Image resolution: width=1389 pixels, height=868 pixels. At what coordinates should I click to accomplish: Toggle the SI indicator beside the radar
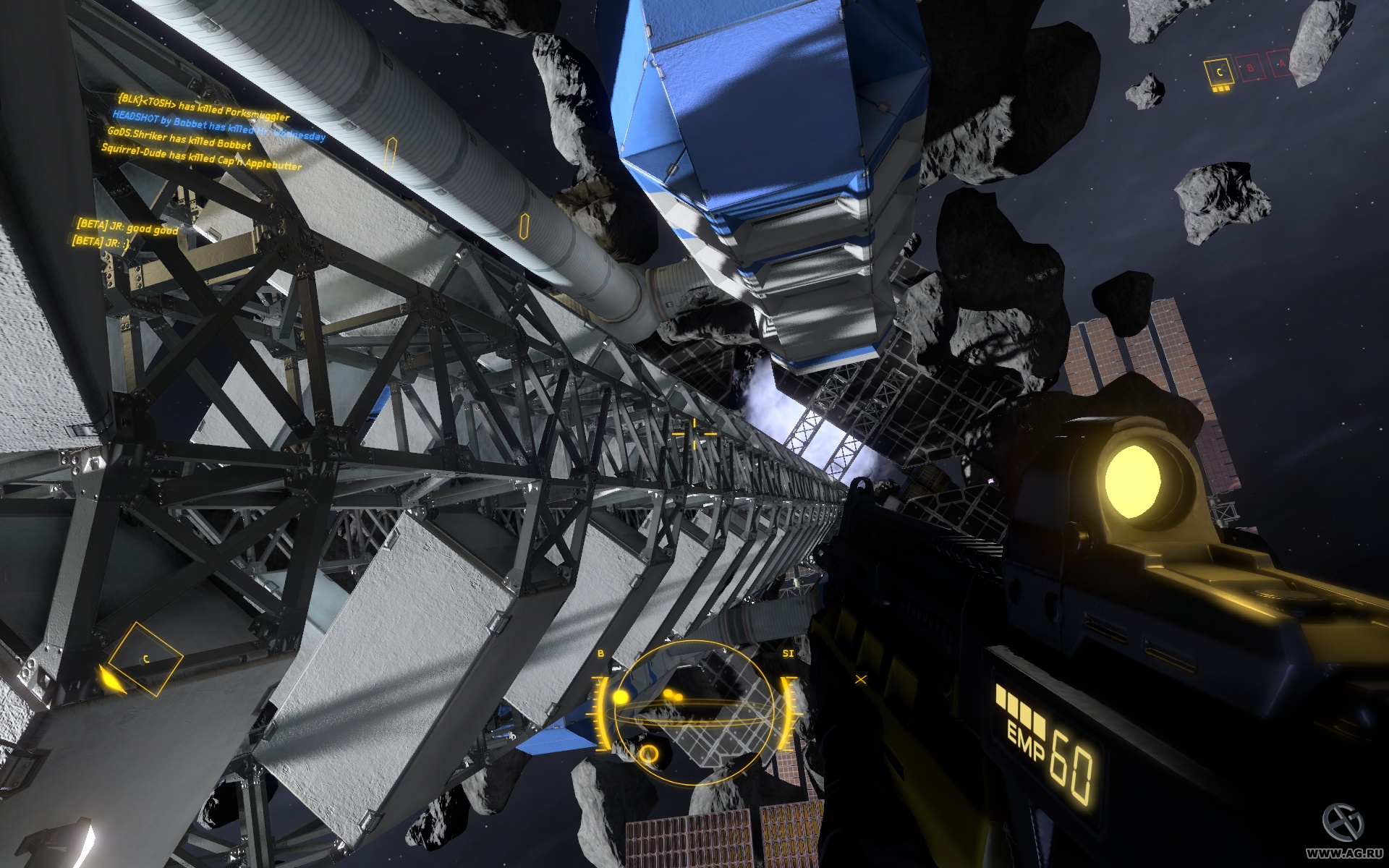tap(788, 653)
